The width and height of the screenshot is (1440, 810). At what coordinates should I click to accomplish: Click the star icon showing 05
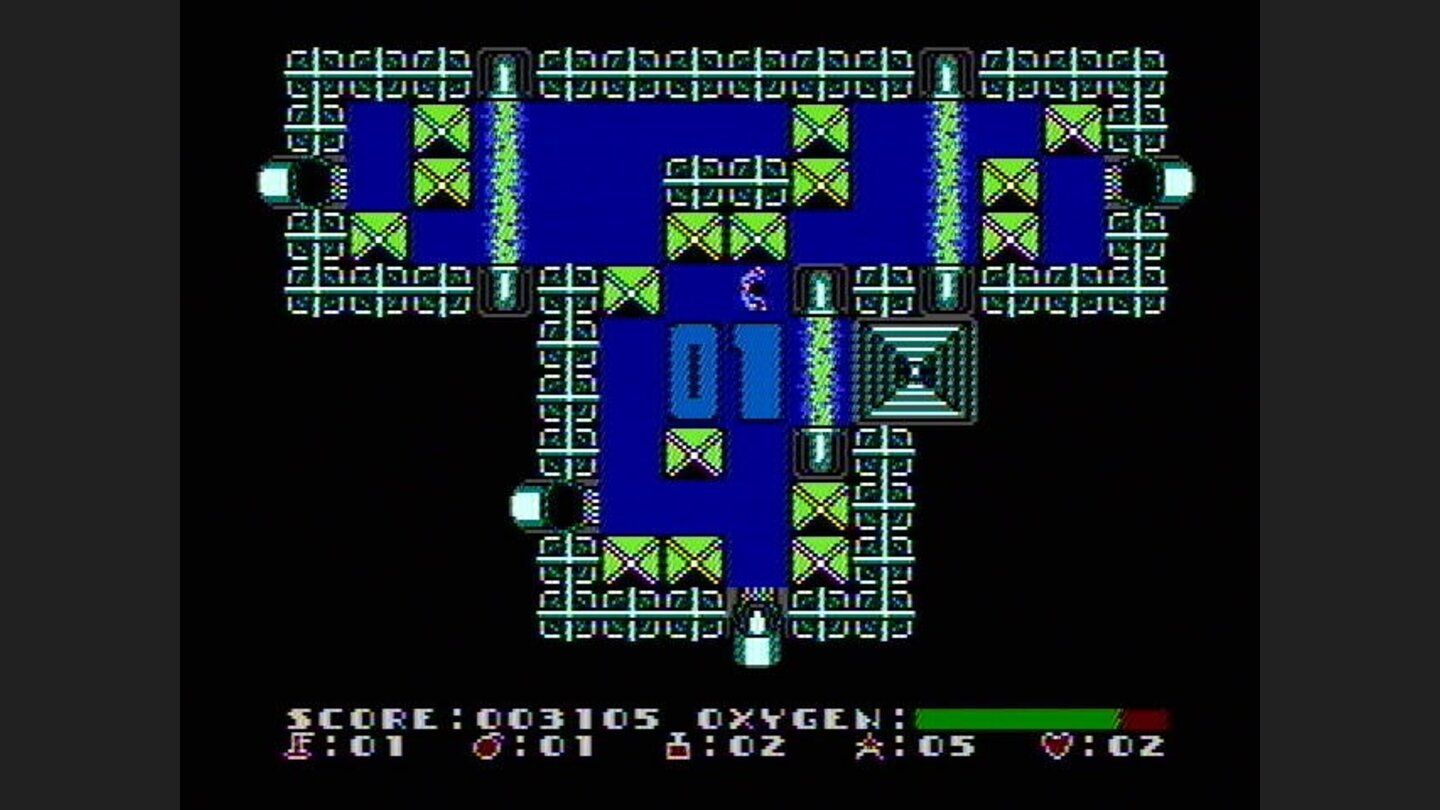(x=870, y=745)
